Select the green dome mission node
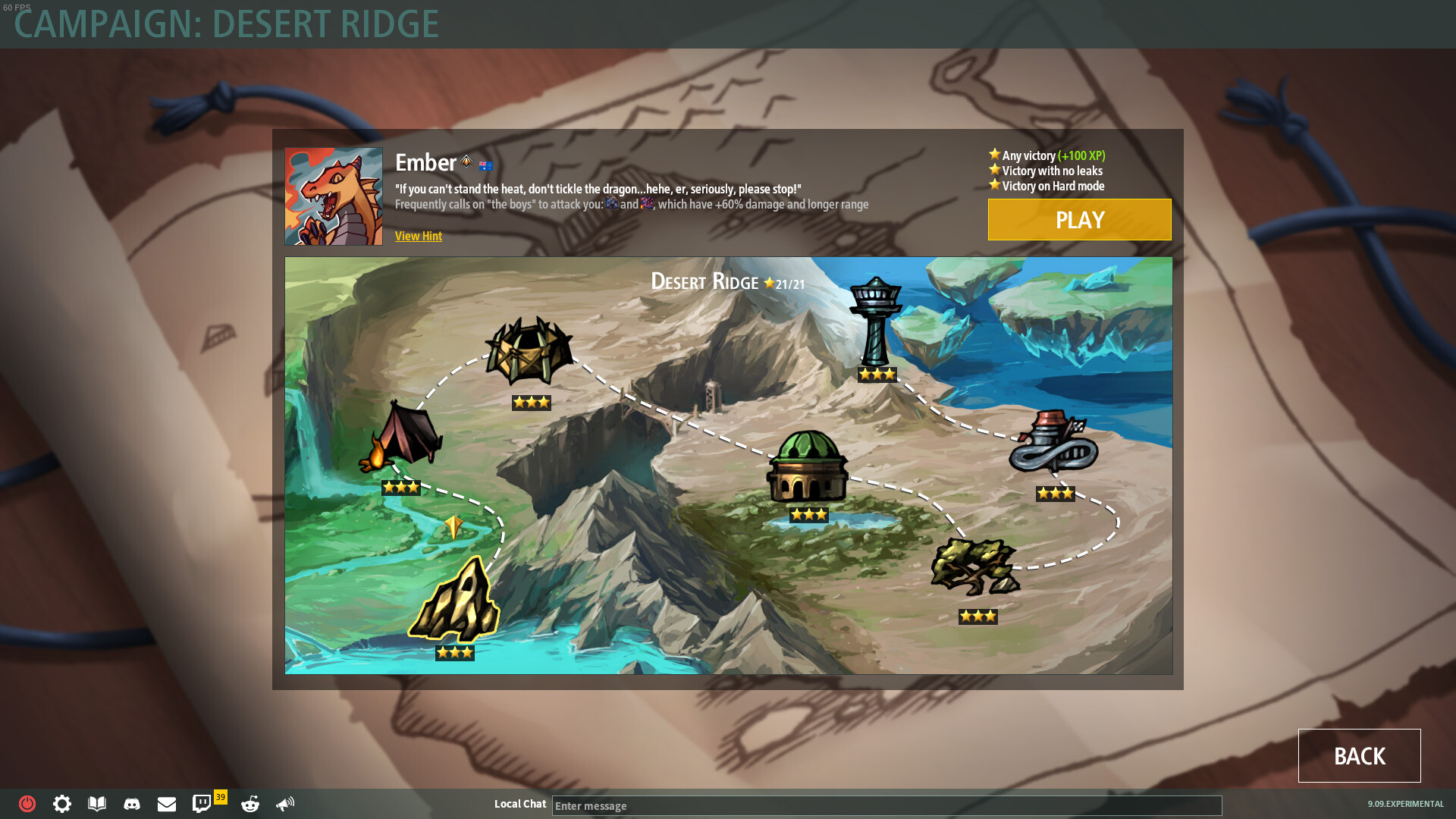Screen dimensions: 1456x819 coord(809,466)
